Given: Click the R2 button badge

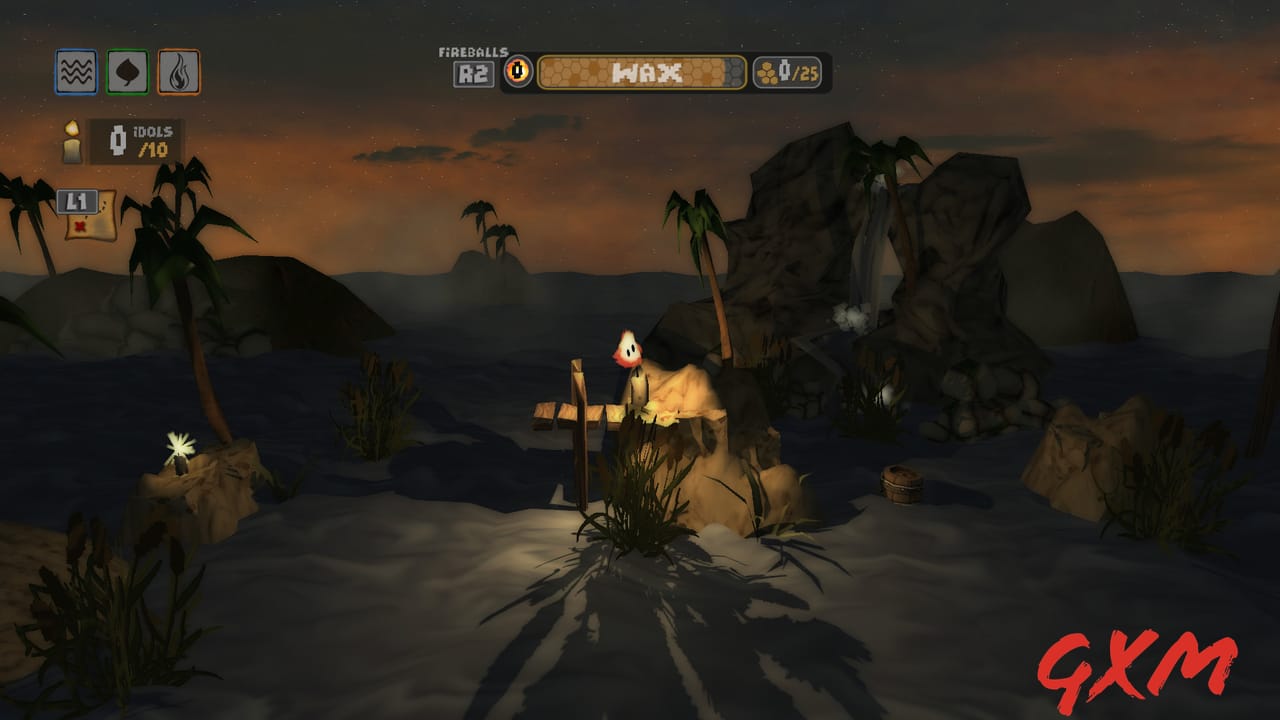Looking at the screenshot, I should click(472, 71).
